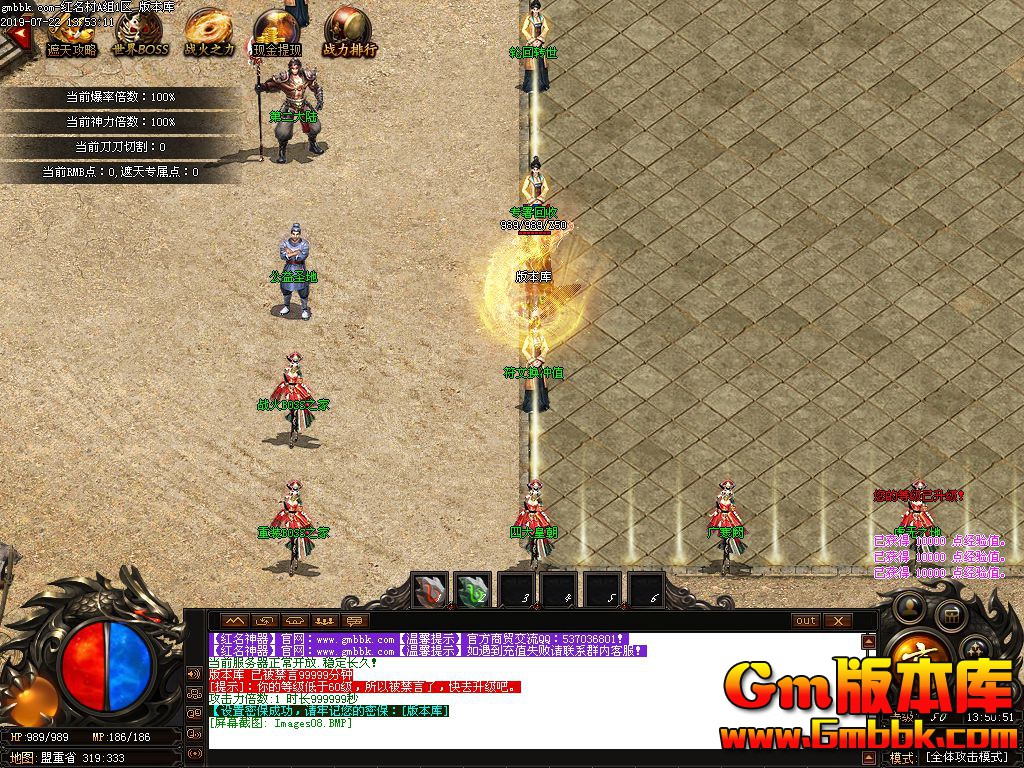Toggle the 全体攻击模式 attack mode

(965, 757)
